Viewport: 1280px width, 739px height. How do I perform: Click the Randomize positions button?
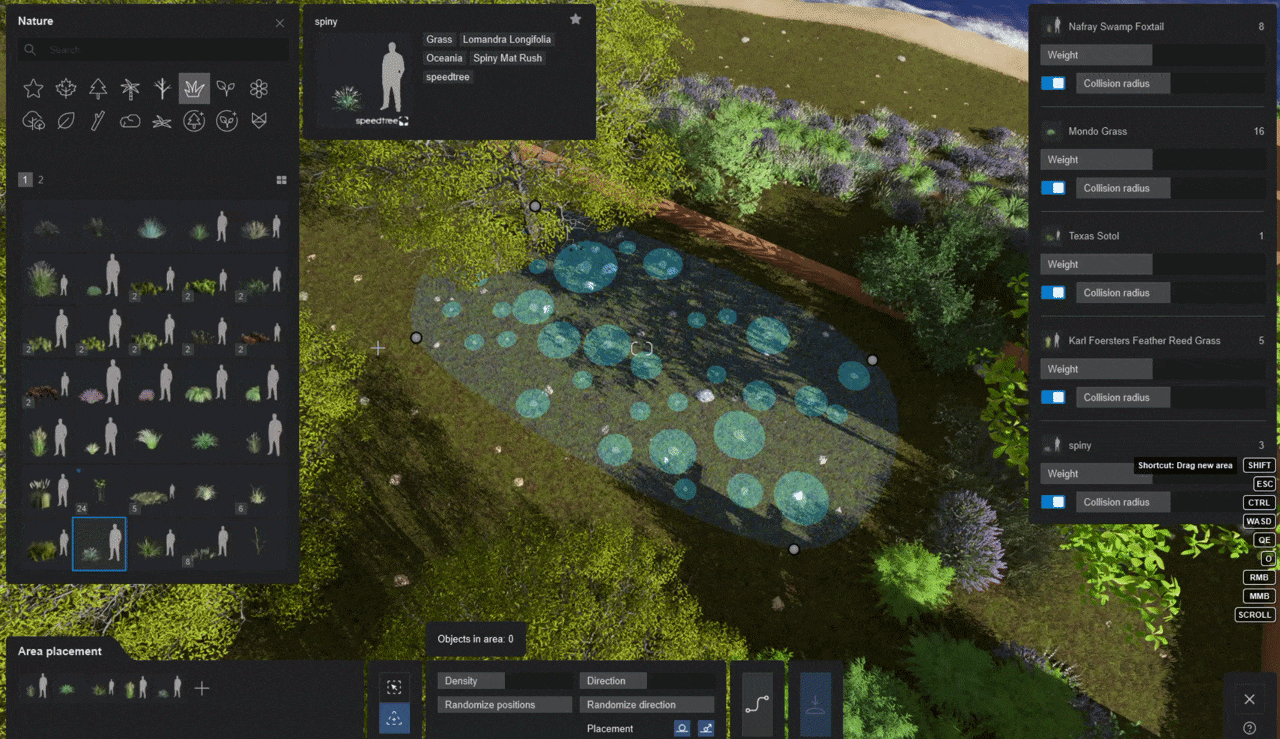tap(504, 704)
